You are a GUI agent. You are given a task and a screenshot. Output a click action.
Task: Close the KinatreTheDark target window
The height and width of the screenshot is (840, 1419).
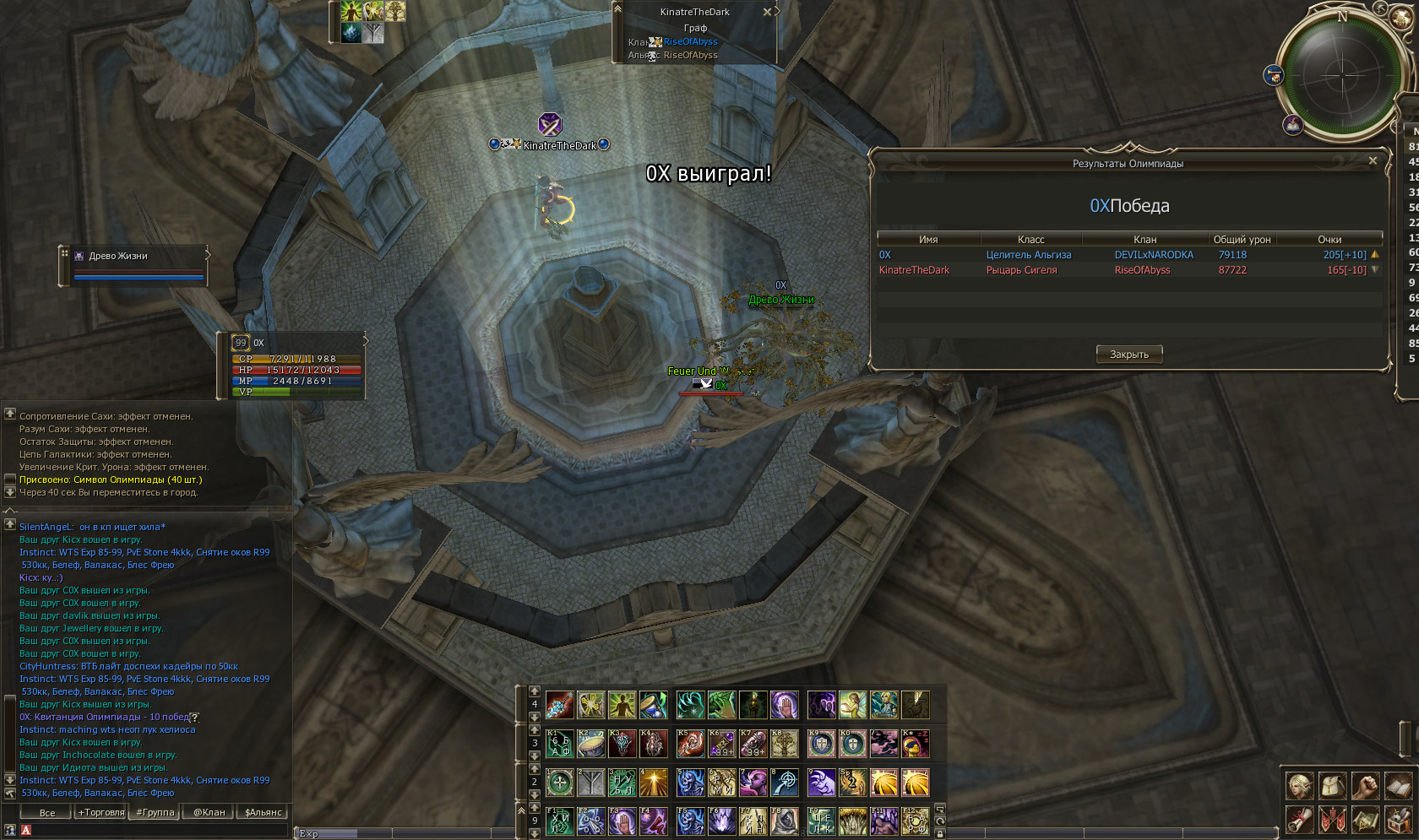pyautogui.click(x=767, y=12)
